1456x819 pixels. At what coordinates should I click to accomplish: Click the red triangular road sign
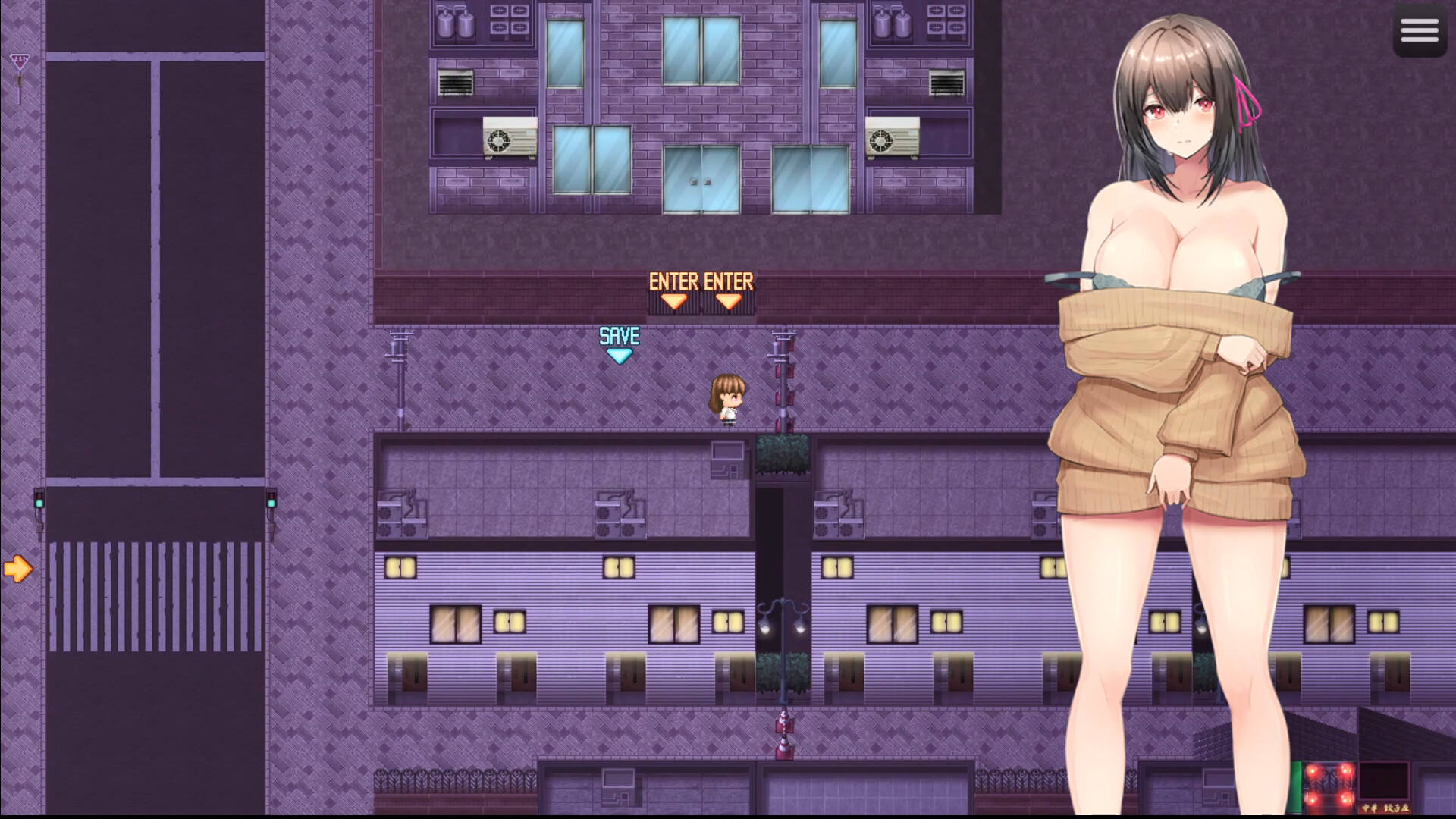pos(20,61)
